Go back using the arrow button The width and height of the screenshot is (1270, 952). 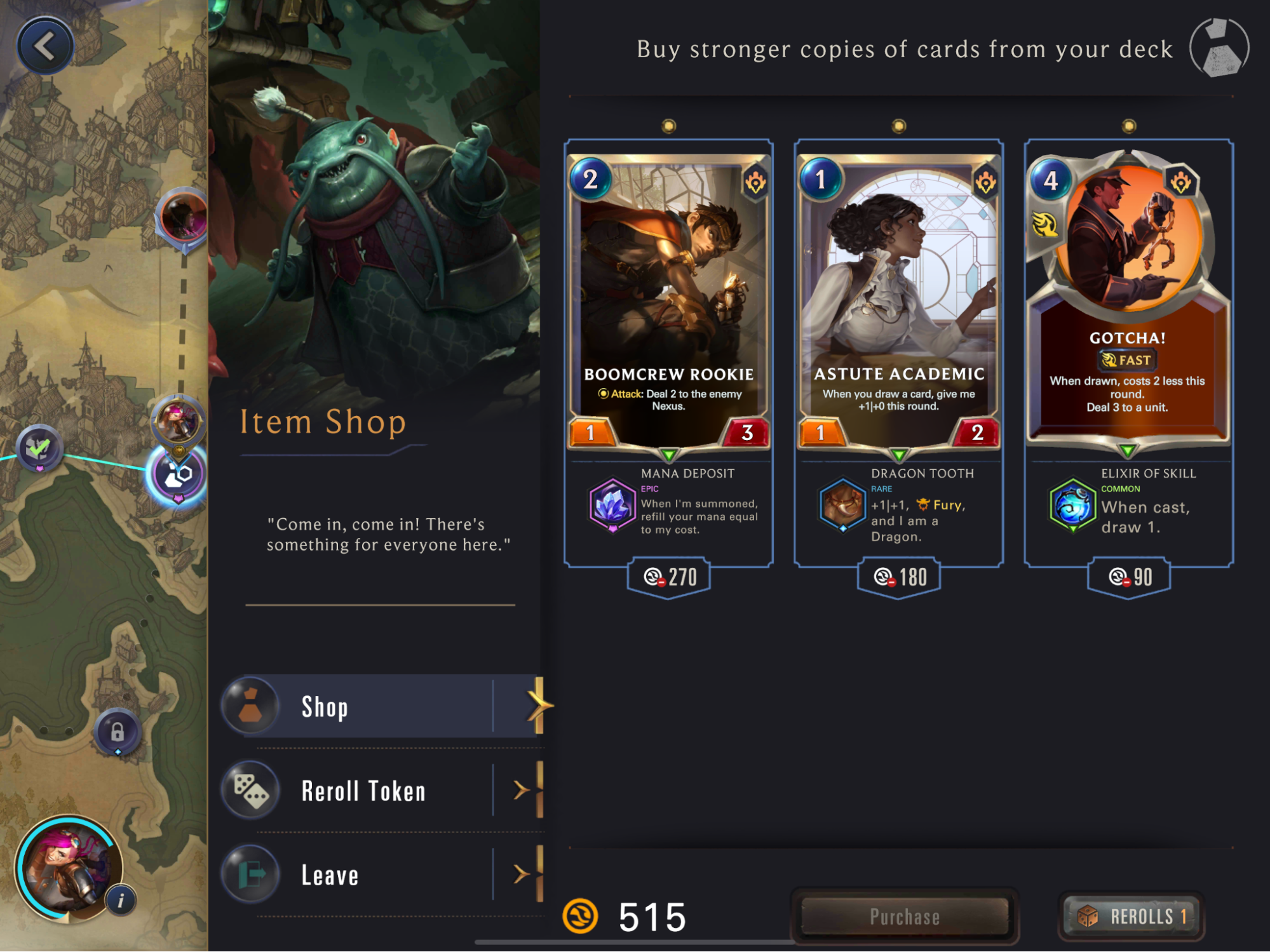(45, 46)
